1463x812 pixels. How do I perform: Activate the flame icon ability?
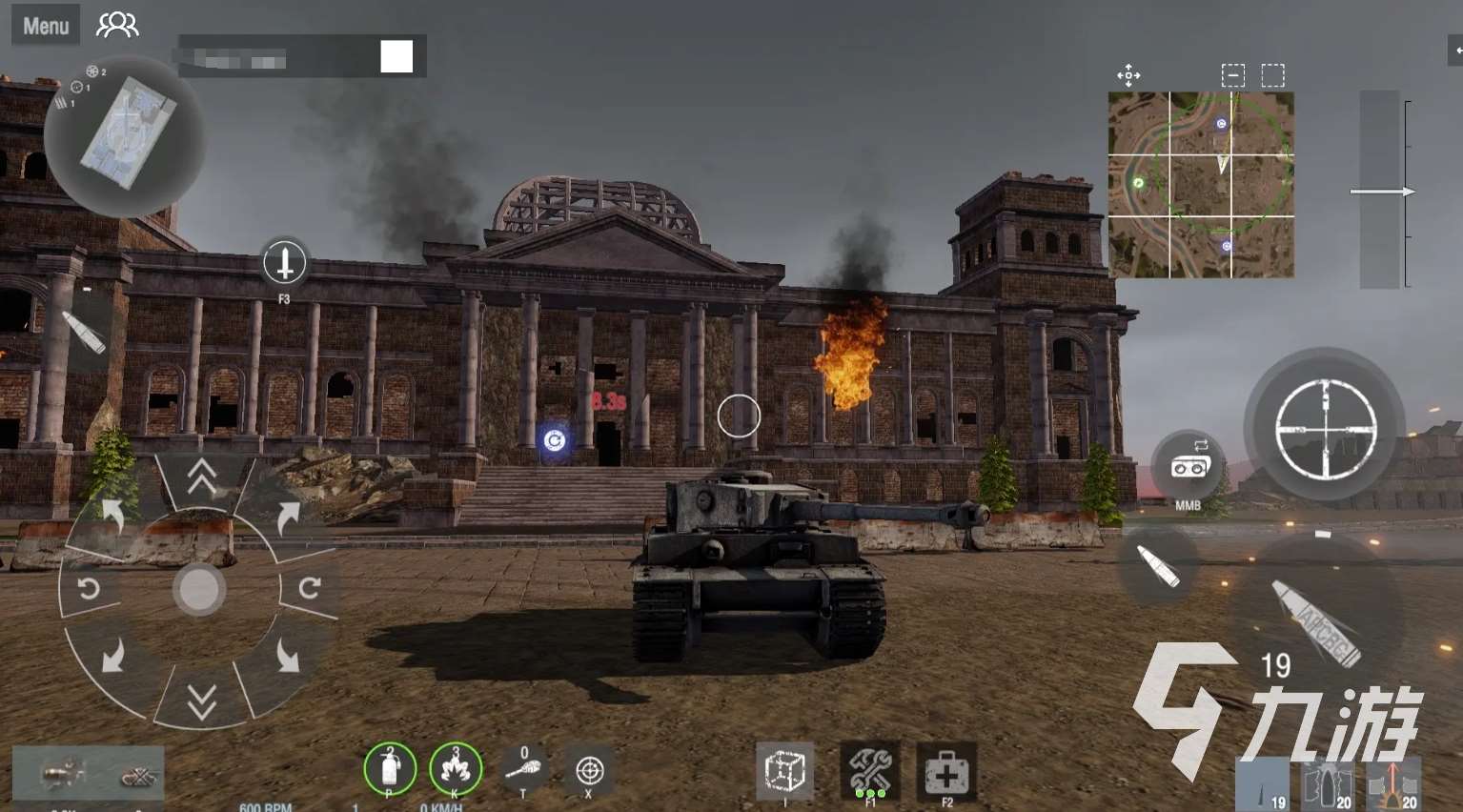tap(456, 768)
